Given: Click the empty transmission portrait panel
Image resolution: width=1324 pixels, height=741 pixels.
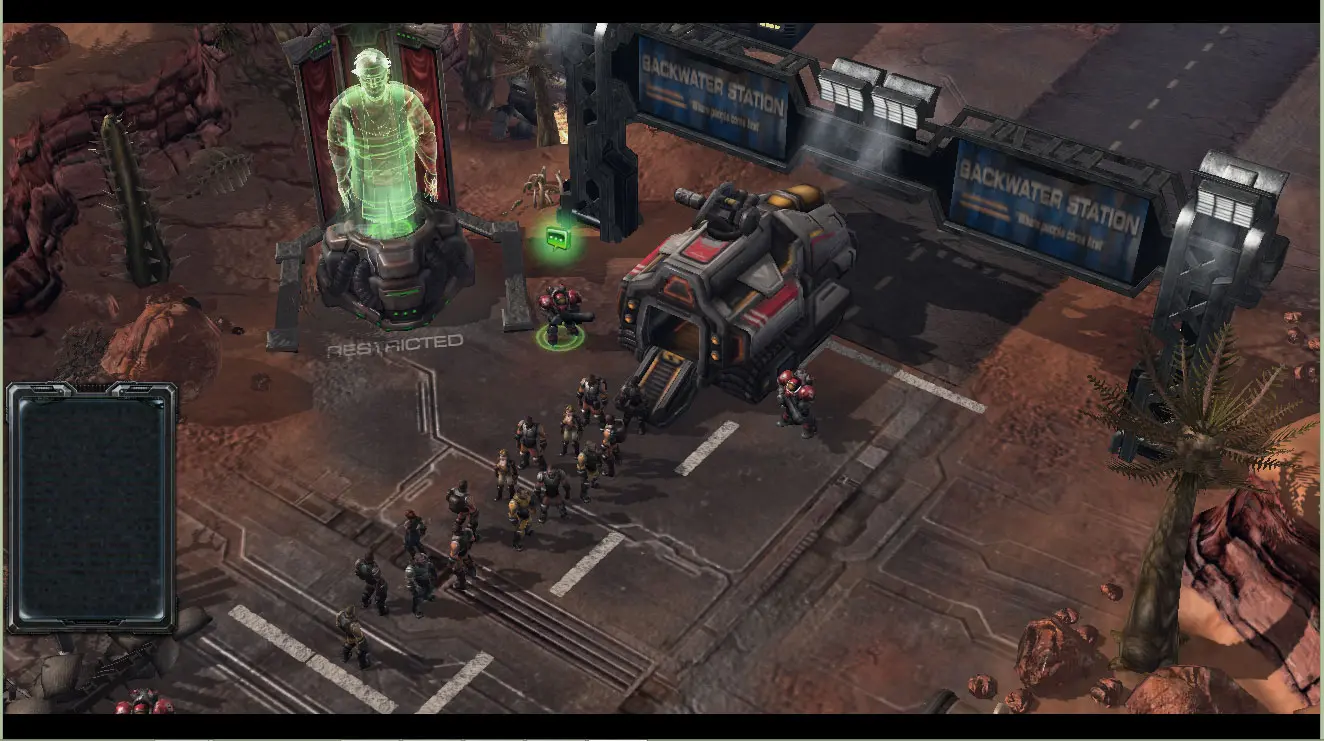Looking at the screenshot, I should 92,507.
